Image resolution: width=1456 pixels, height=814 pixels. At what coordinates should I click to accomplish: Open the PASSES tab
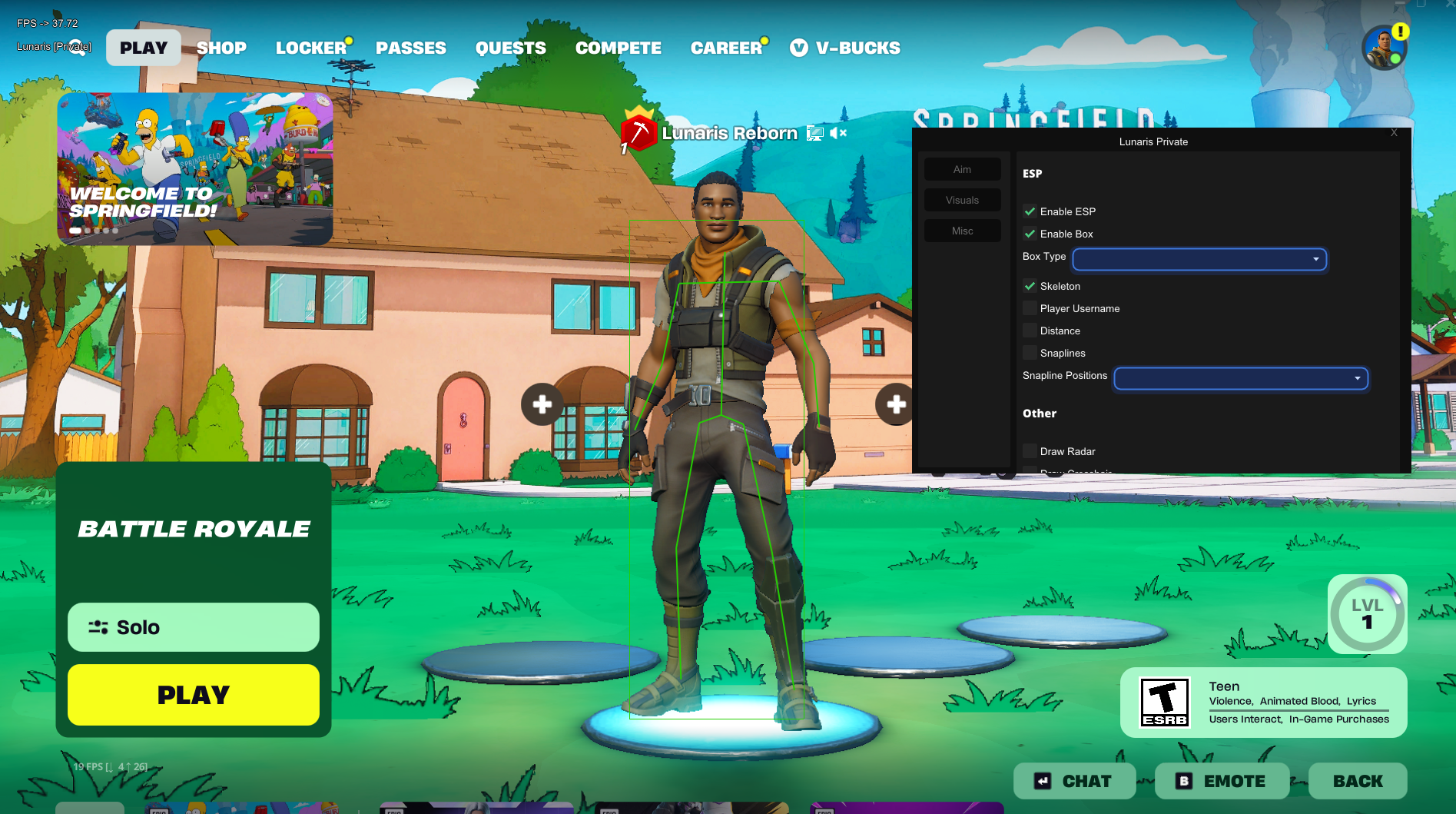[411, 48]
